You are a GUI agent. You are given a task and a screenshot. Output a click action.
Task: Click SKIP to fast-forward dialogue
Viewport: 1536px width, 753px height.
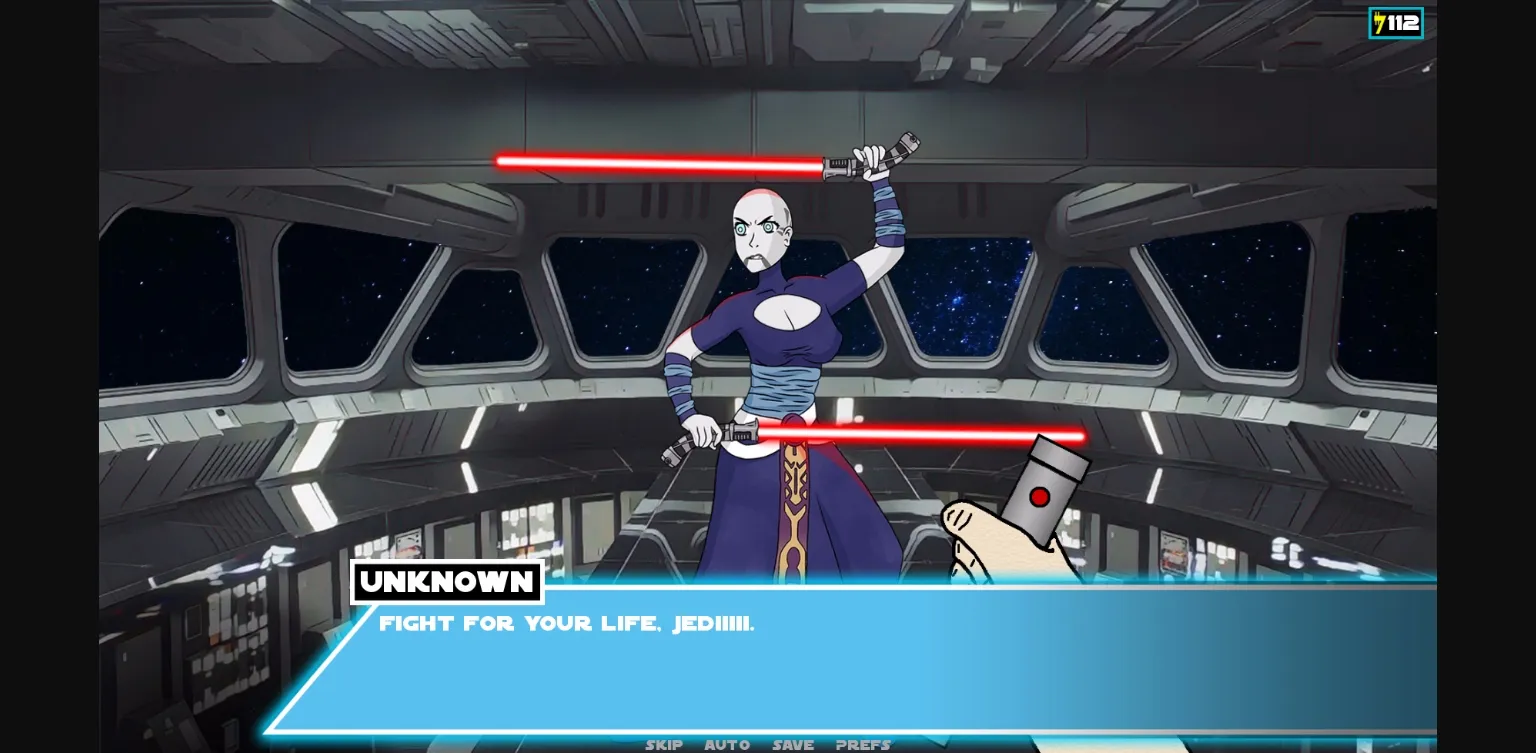point(664,744)
